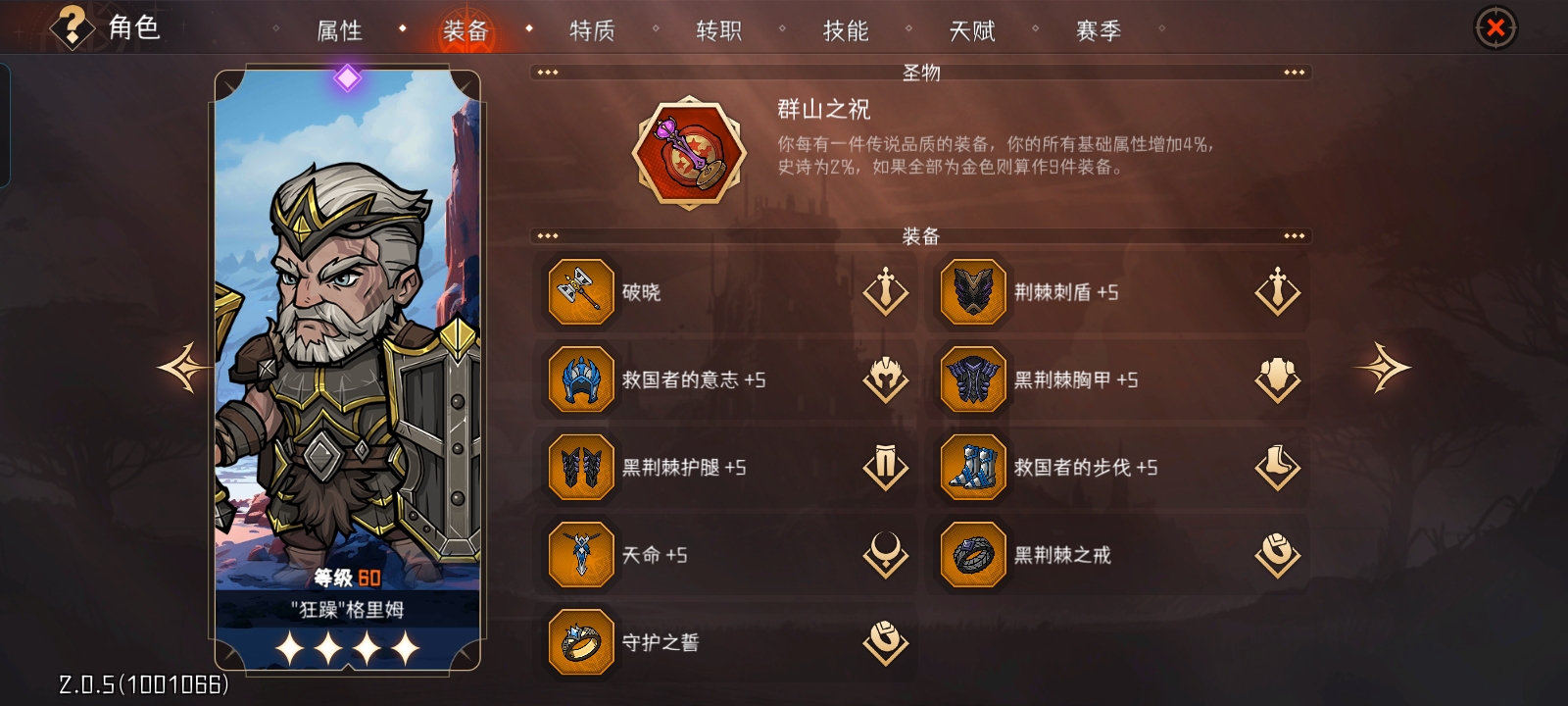Select the 荆棘刺盾 shield icon
Viewport: 1568px width, 706px height.
click(972, 291)
